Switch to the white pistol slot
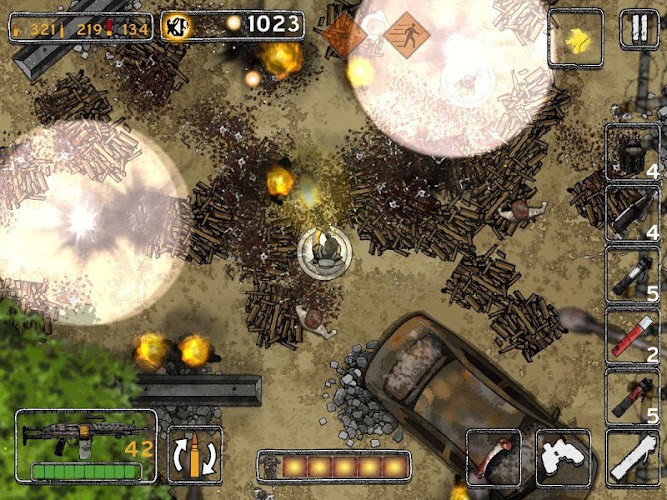 [x=563, y=456]
